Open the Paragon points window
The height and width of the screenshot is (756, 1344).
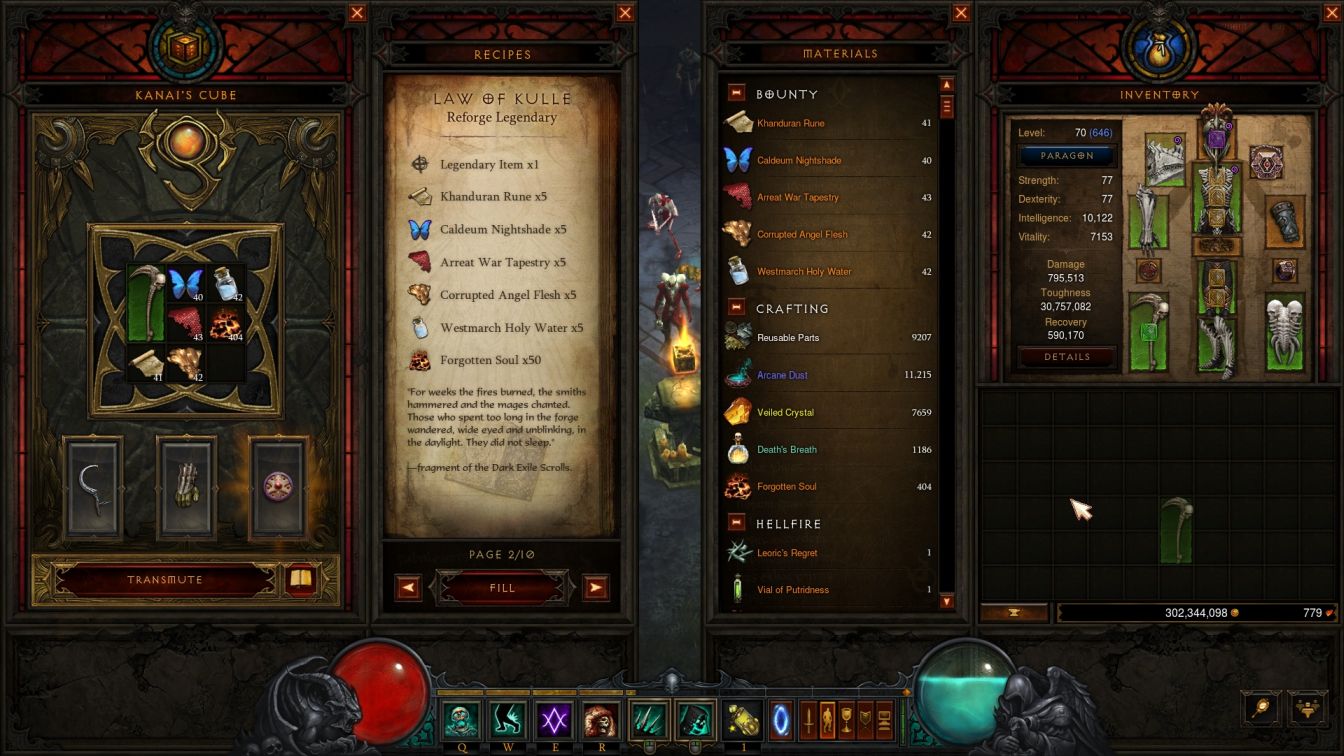pos(1067,156)
